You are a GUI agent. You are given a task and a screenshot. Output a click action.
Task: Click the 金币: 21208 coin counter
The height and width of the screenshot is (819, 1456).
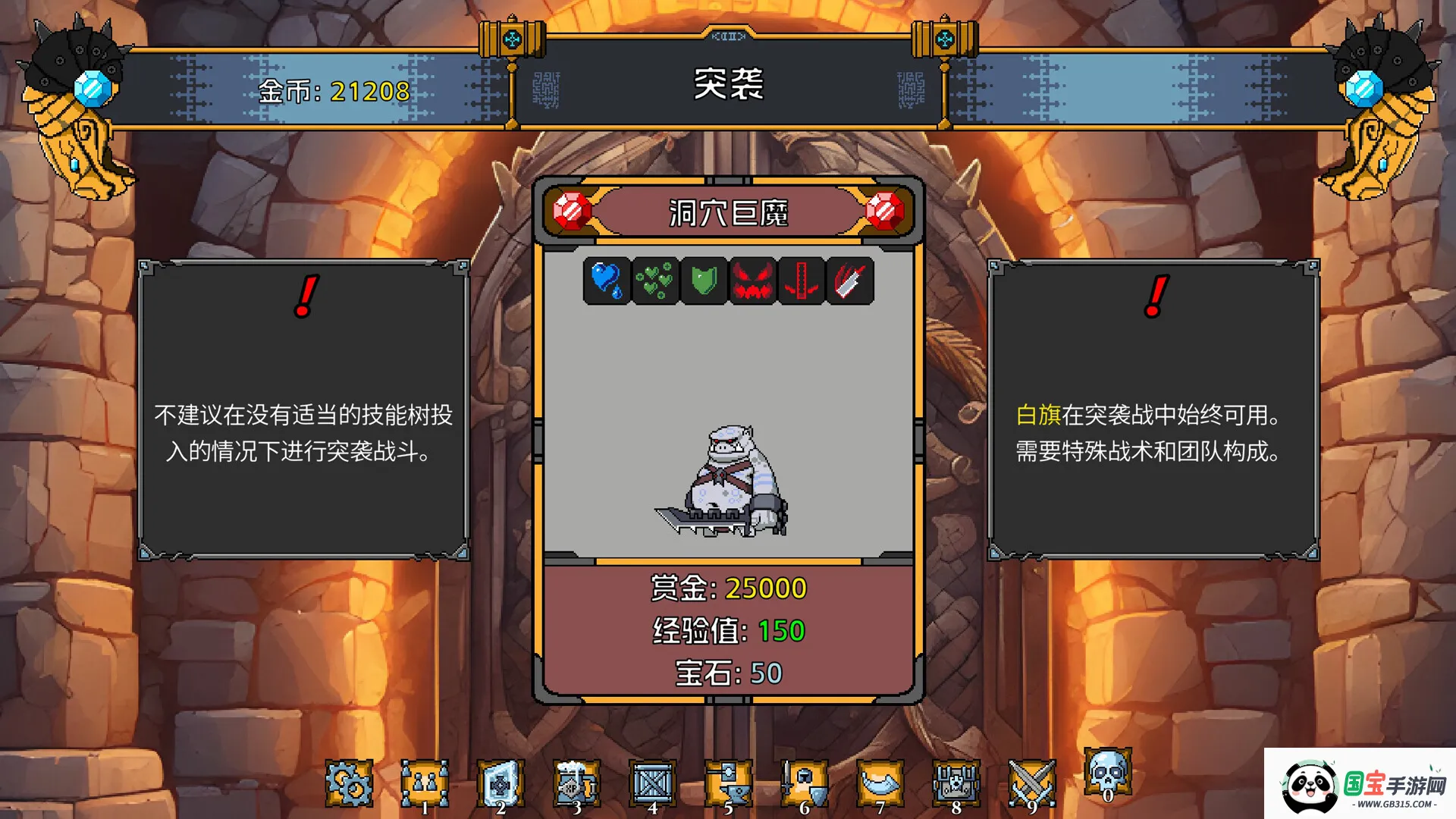point(332,93)
